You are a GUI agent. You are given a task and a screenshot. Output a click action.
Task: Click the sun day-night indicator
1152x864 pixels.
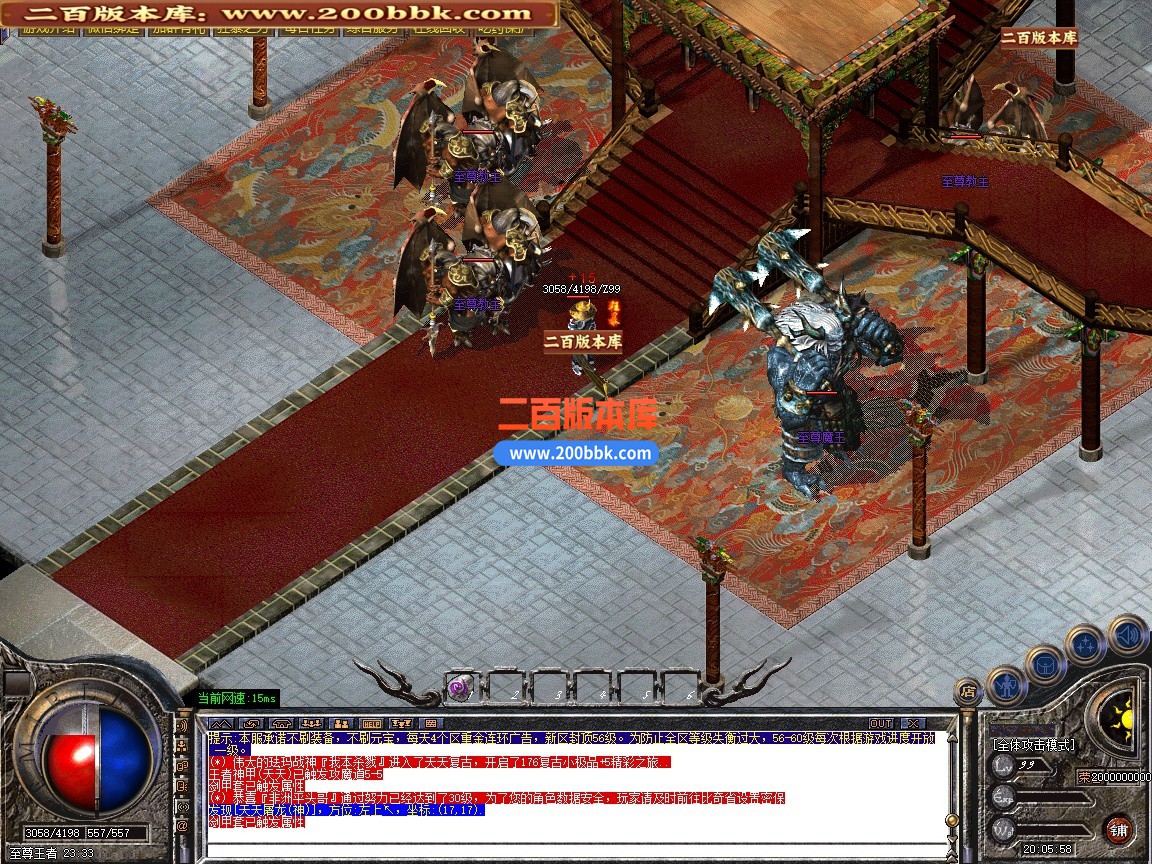click(x=1119, y=716)
